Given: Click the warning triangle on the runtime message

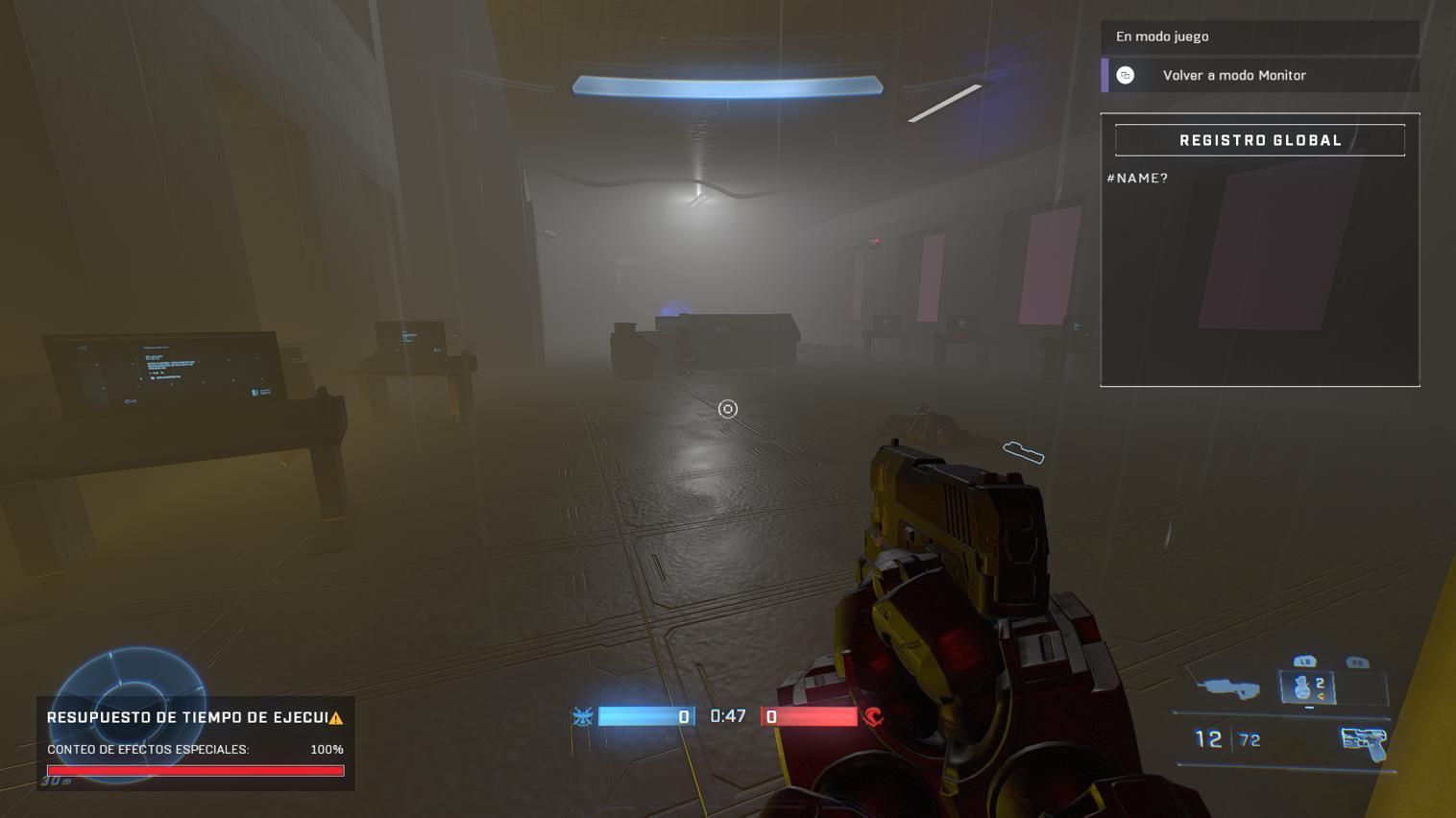Looking at the screenshot, I should click(338, 716).
